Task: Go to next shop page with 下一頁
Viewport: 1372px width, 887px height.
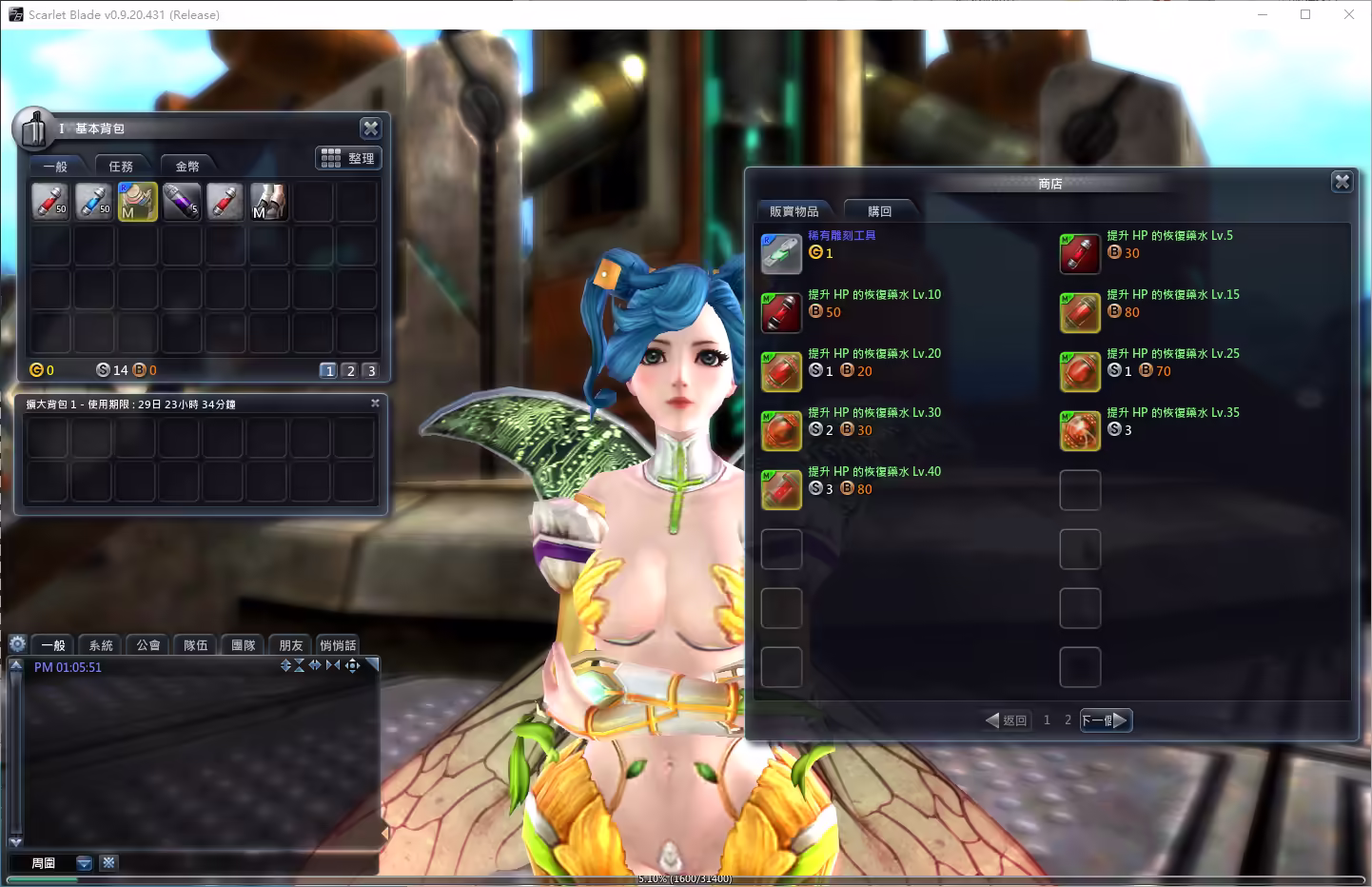Action: (1106, 720)
